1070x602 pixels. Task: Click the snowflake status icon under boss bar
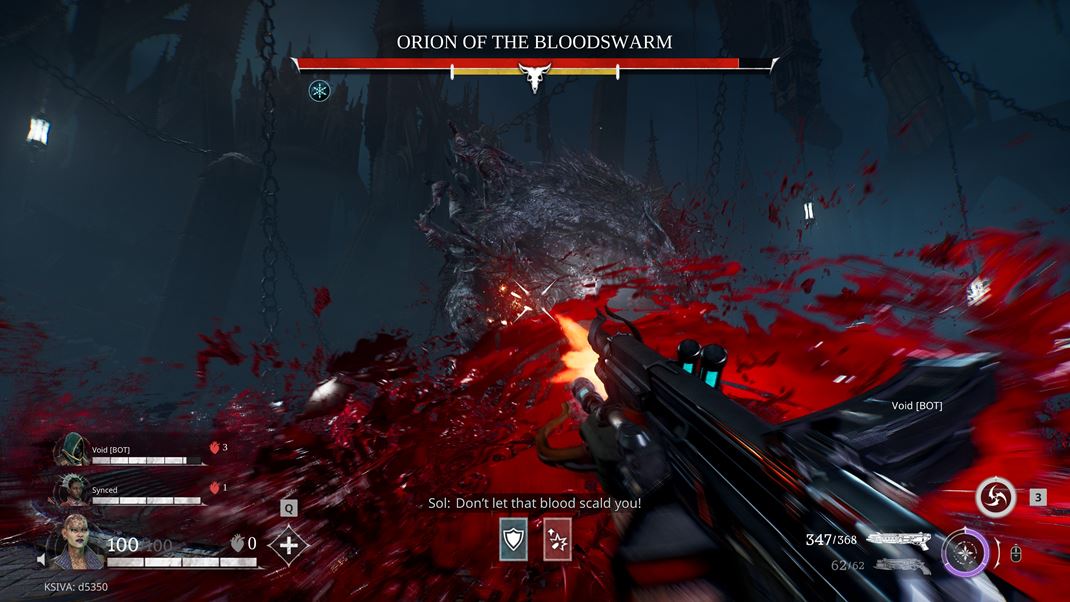[320, 91]
